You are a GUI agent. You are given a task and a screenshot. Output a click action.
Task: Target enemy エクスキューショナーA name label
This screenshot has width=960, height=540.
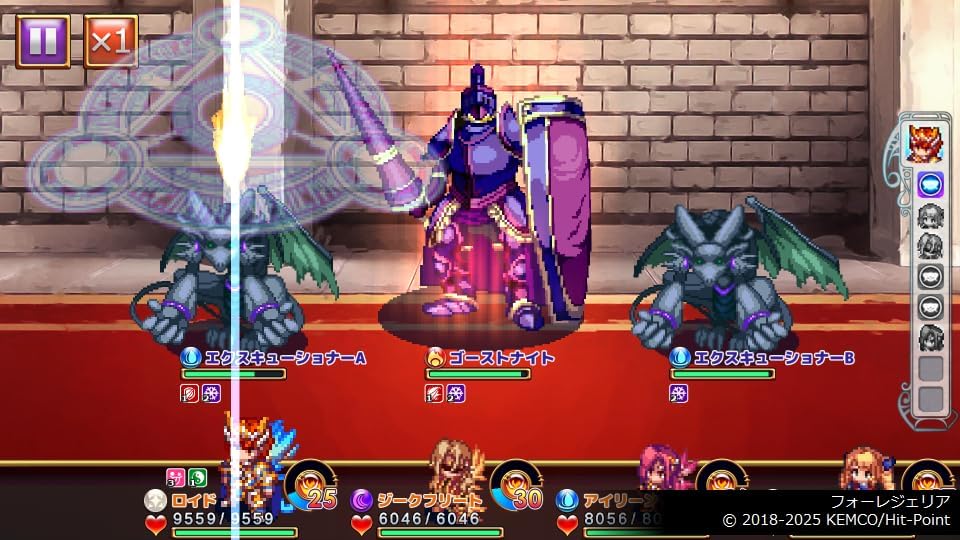(272, 357)
